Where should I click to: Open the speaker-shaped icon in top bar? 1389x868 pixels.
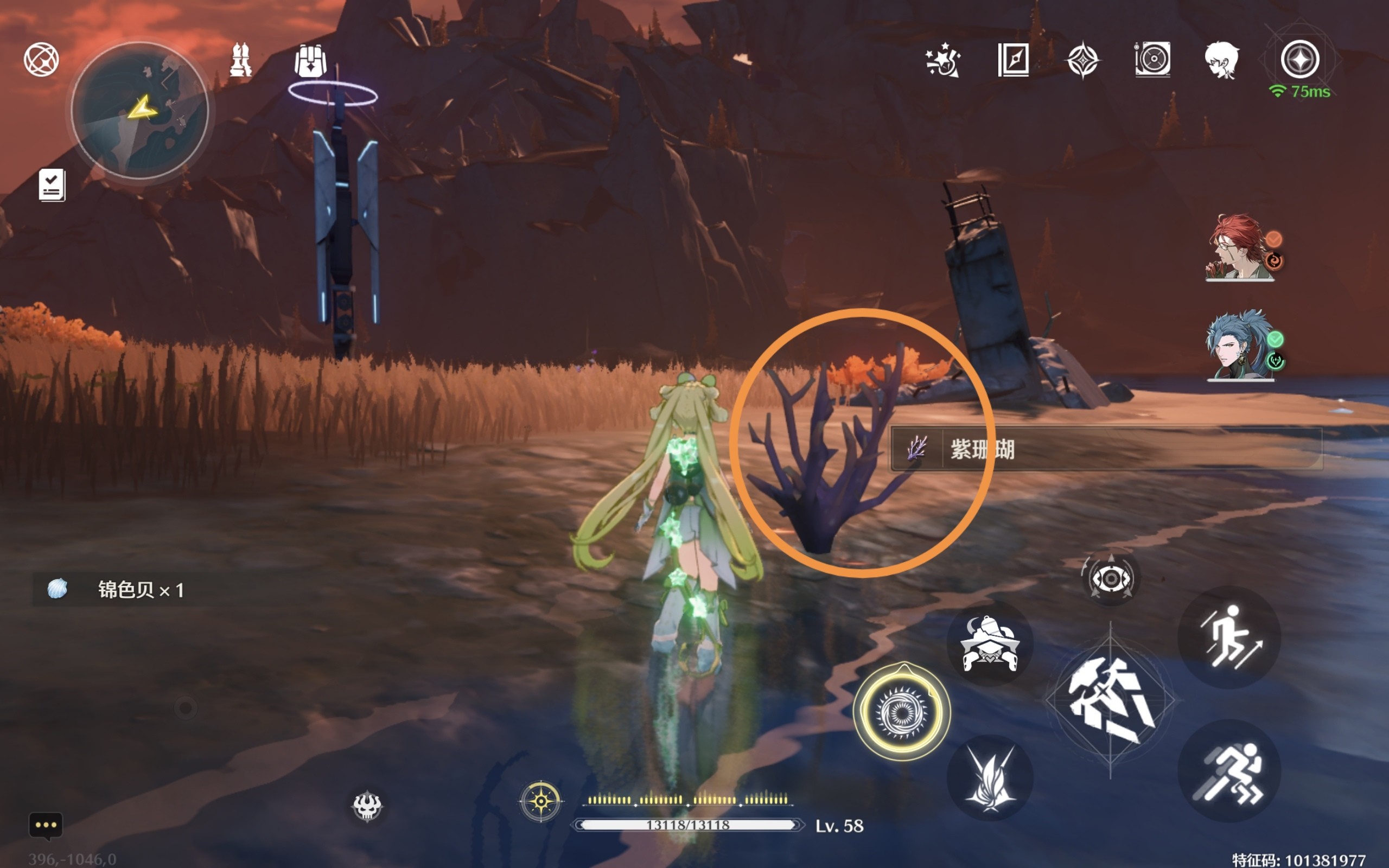[x=1152, y=59]
